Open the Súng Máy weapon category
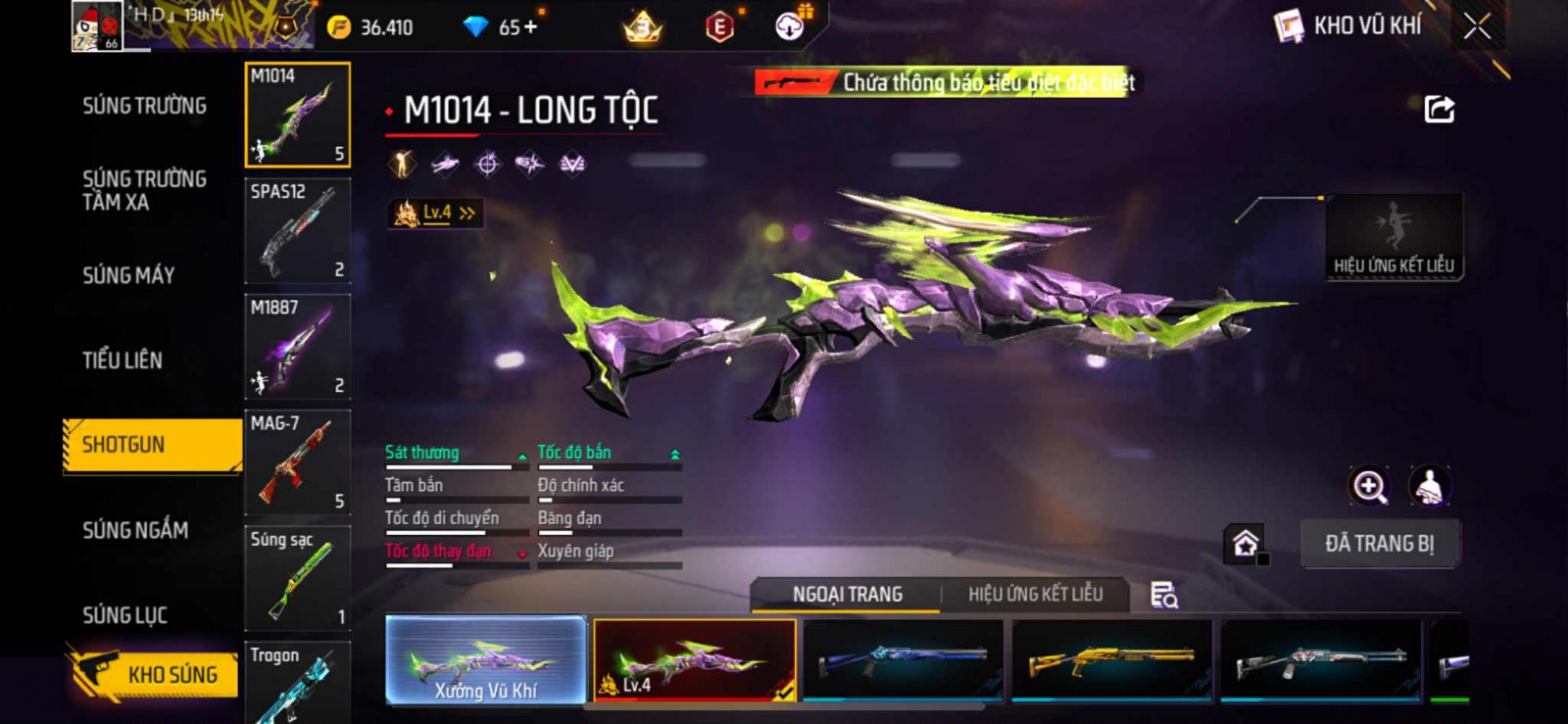 (128, 275)
